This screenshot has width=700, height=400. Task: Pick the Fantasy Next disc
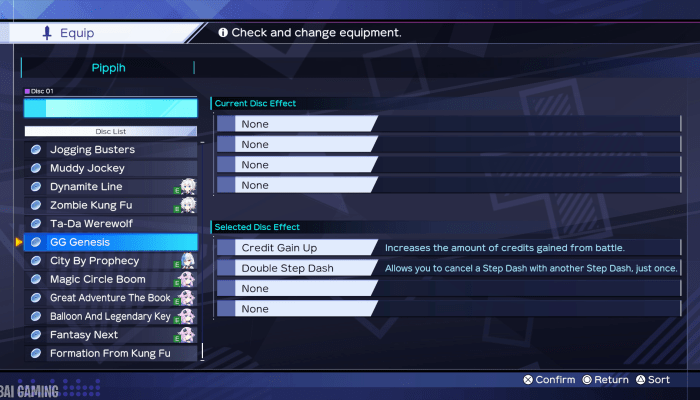[x=110, y=335]
